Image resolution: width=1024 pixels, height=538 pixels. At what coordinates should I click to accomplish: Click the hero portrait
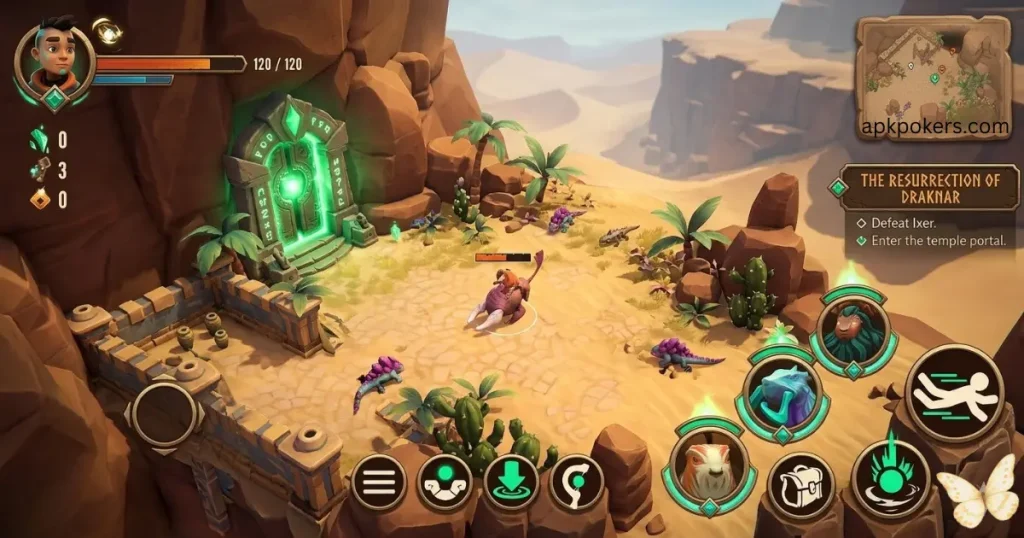point(55,56)
